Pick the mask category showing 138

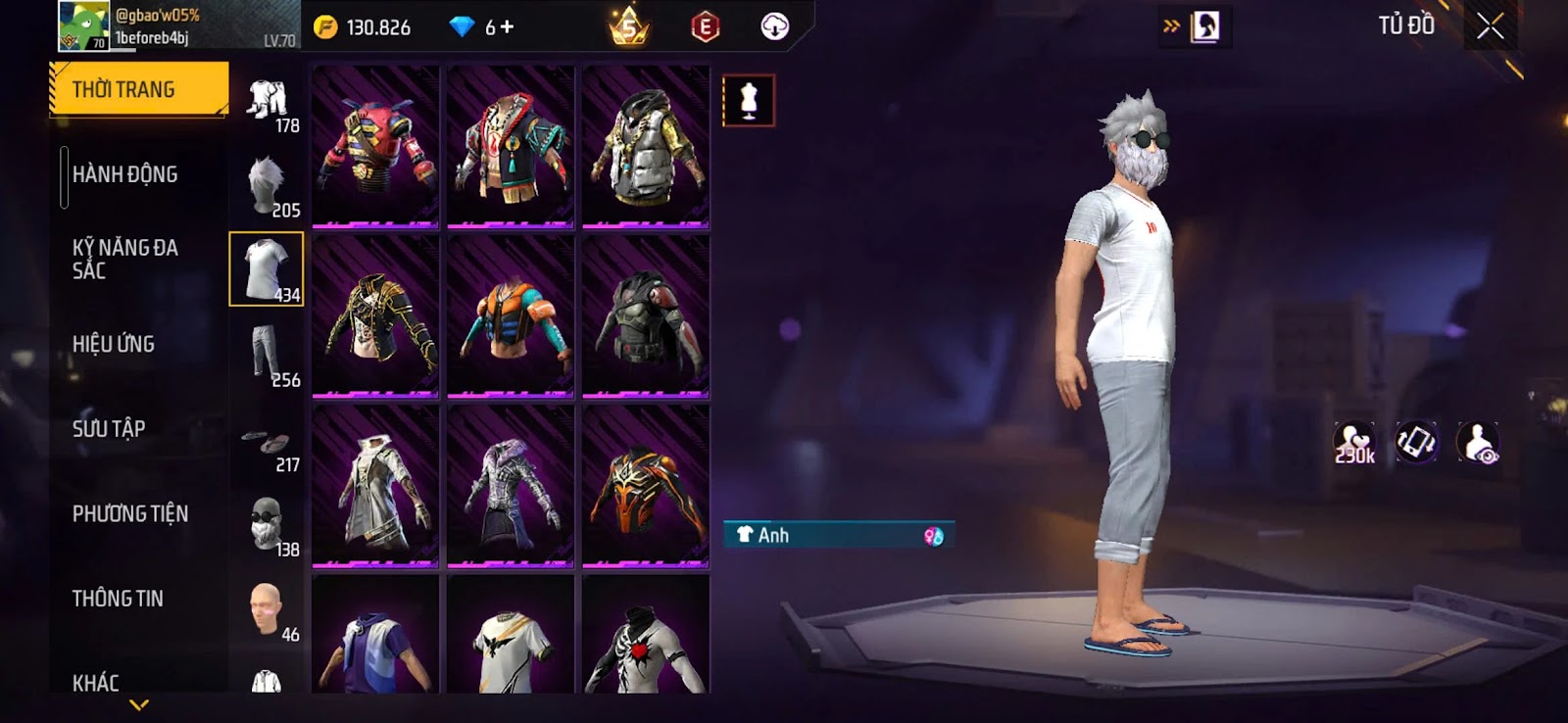(x=267, y=524)
